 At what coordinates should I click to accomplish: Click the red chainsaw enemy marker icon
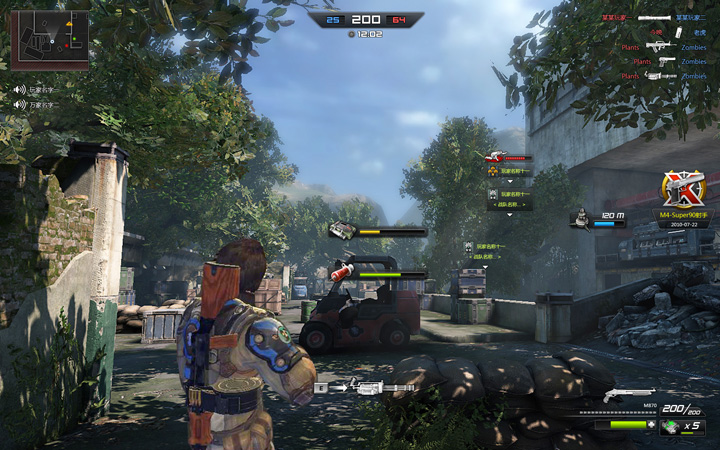pyautogui.click(x=494, y=157)
